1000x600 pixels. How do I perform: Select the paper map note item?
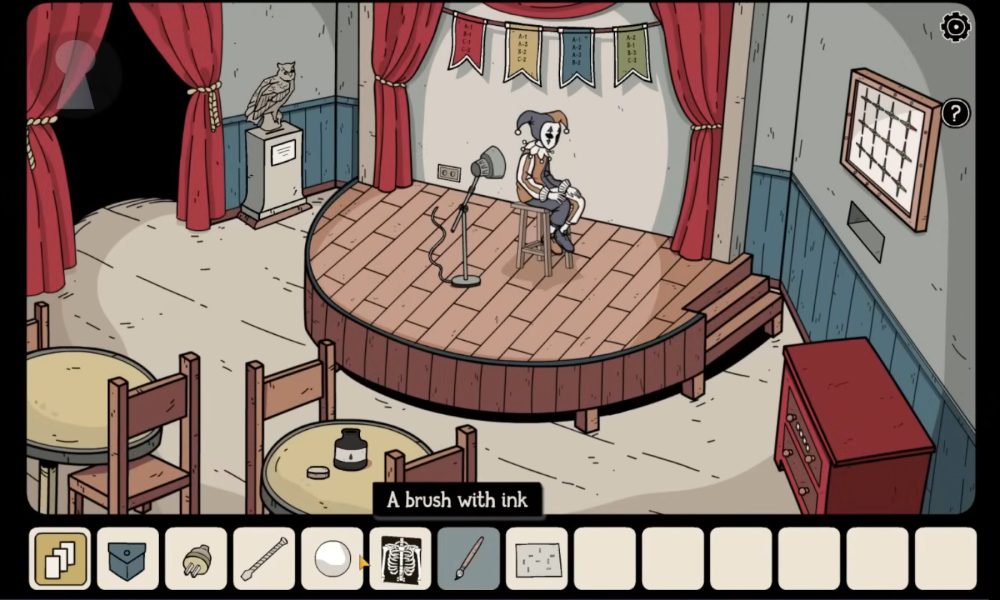536,558
